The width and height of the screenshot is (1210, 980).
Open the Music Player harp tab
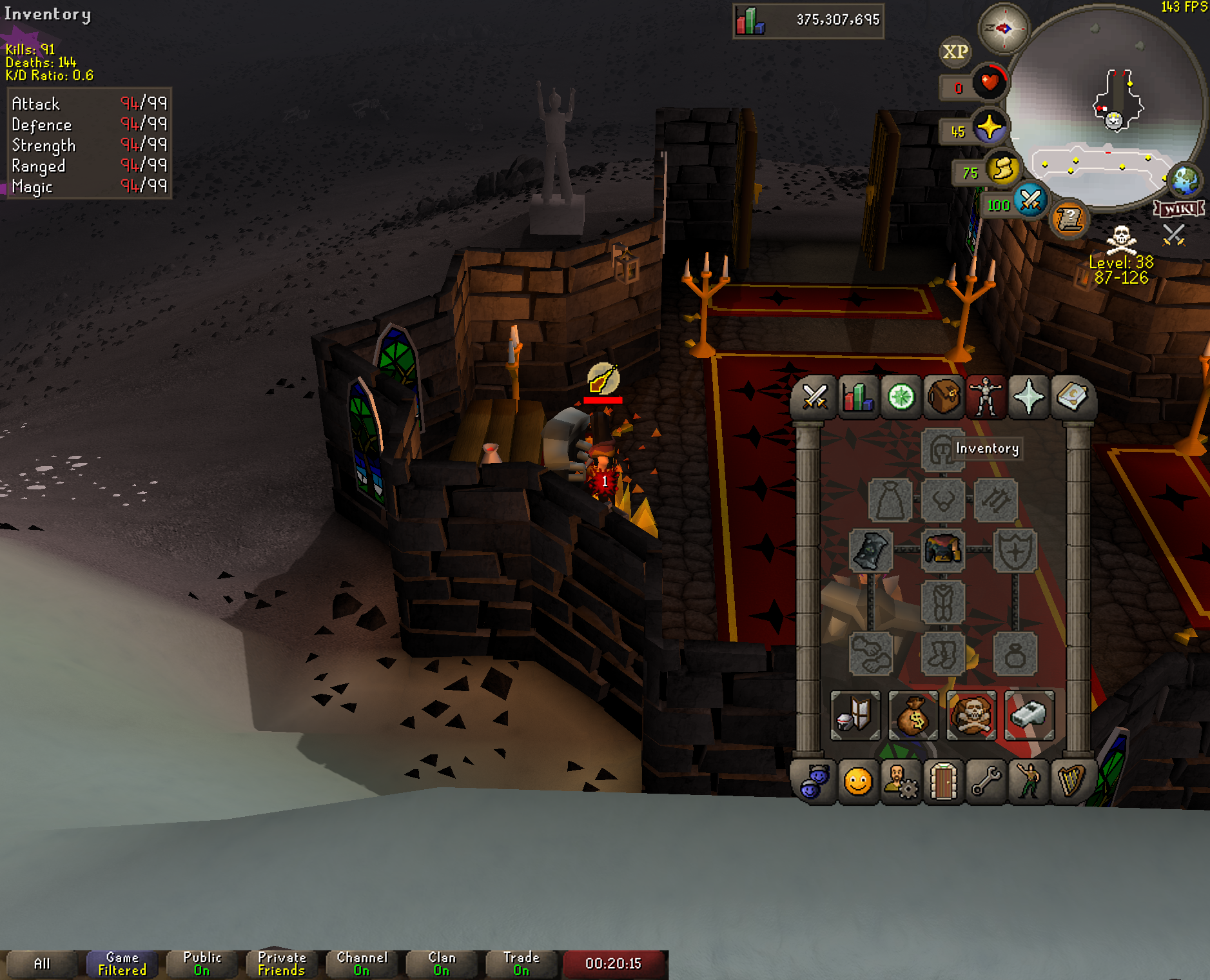(1071, 782)
